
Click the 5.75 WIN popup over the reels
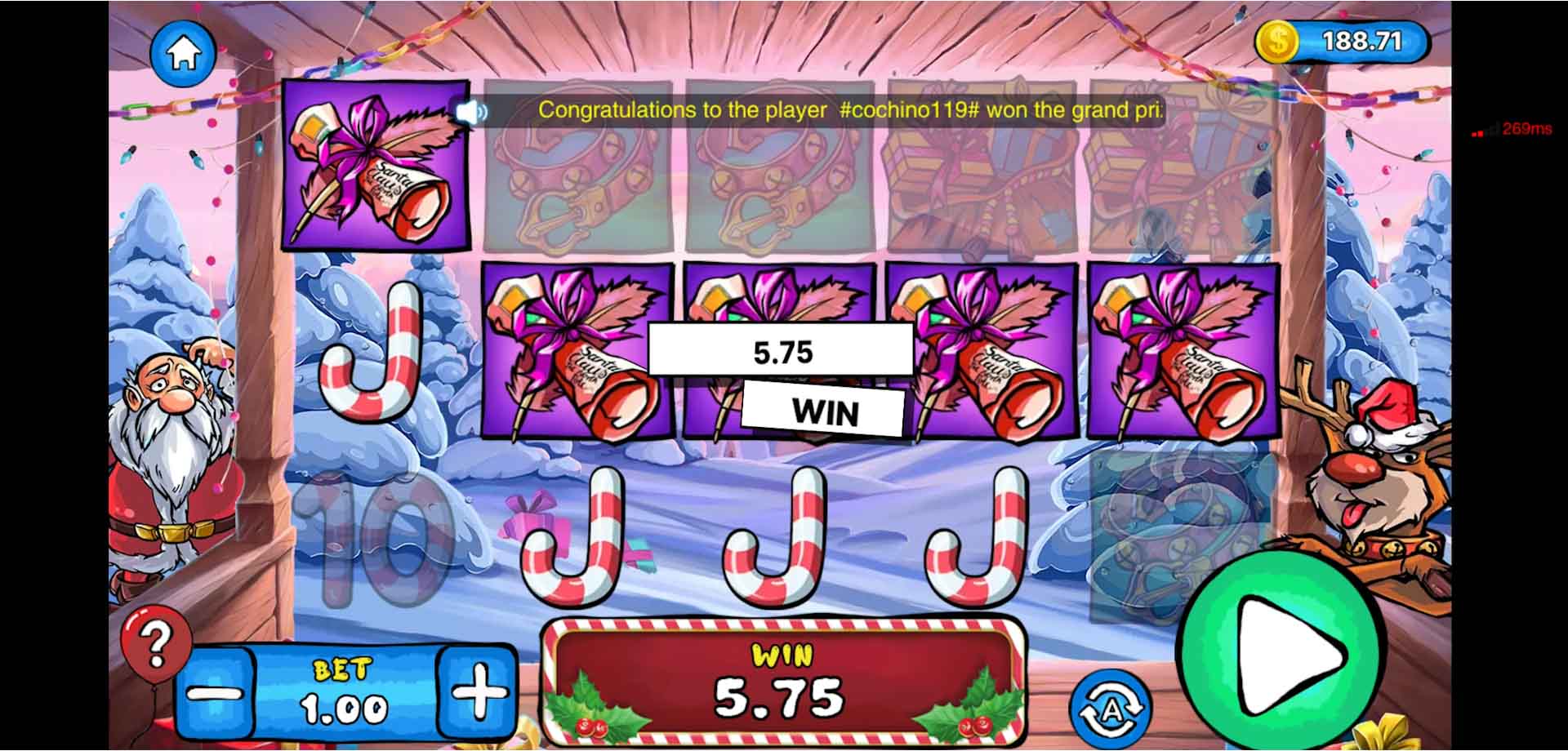(x=780, y=375)
